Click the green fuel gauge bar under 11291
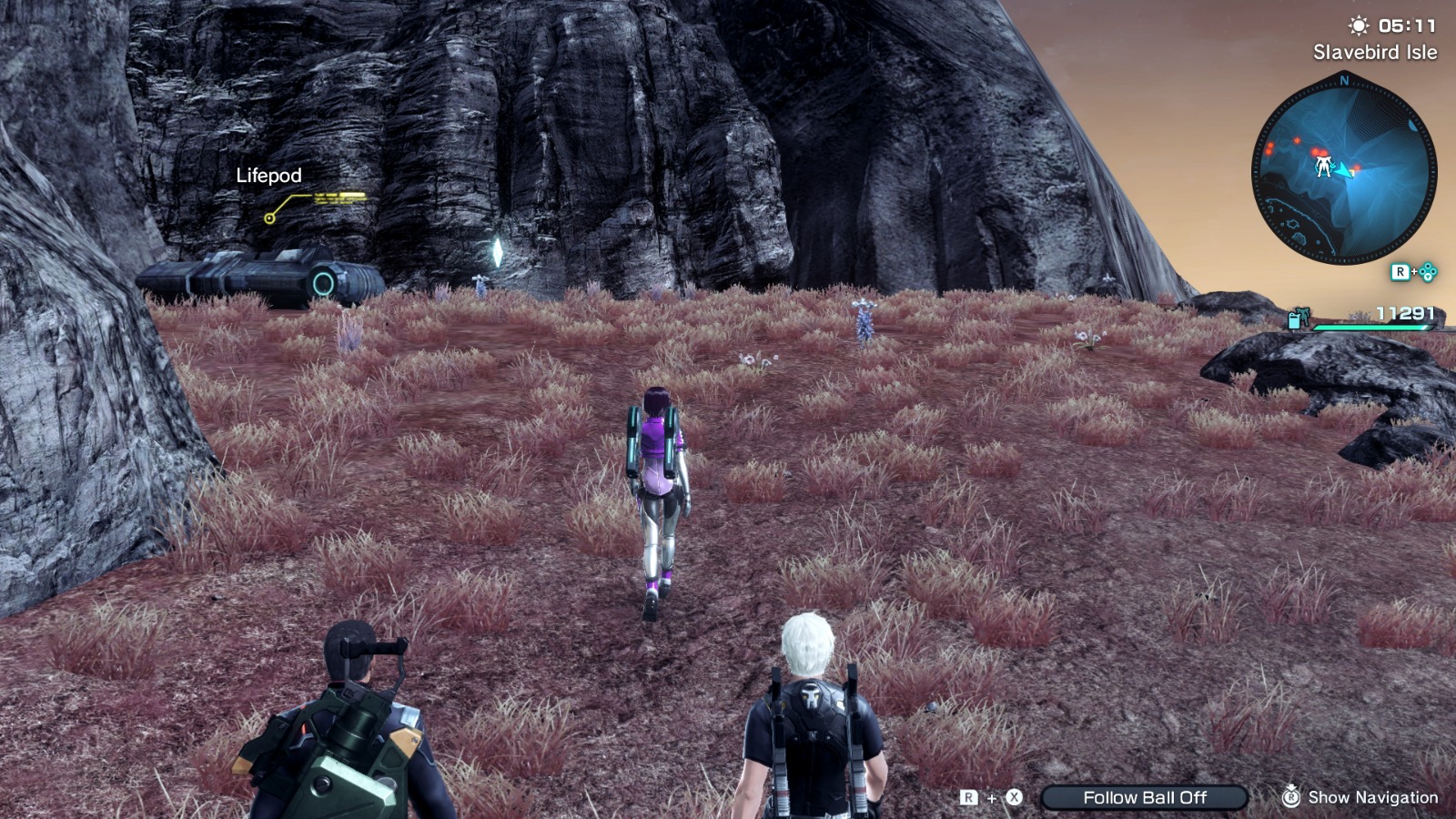 [x=1374, y=326]
